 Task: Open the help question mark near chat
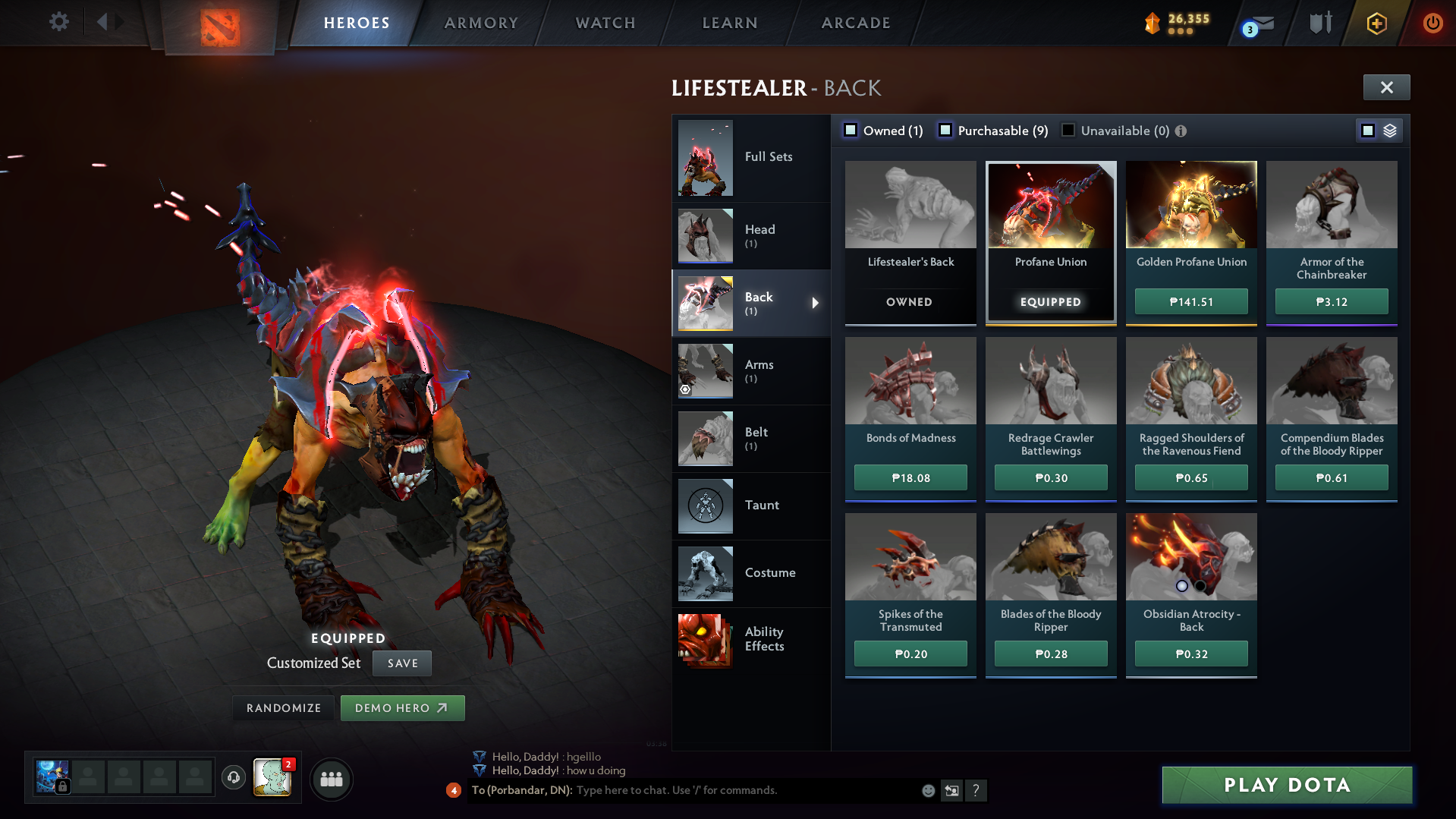click(x=976, y=790)
